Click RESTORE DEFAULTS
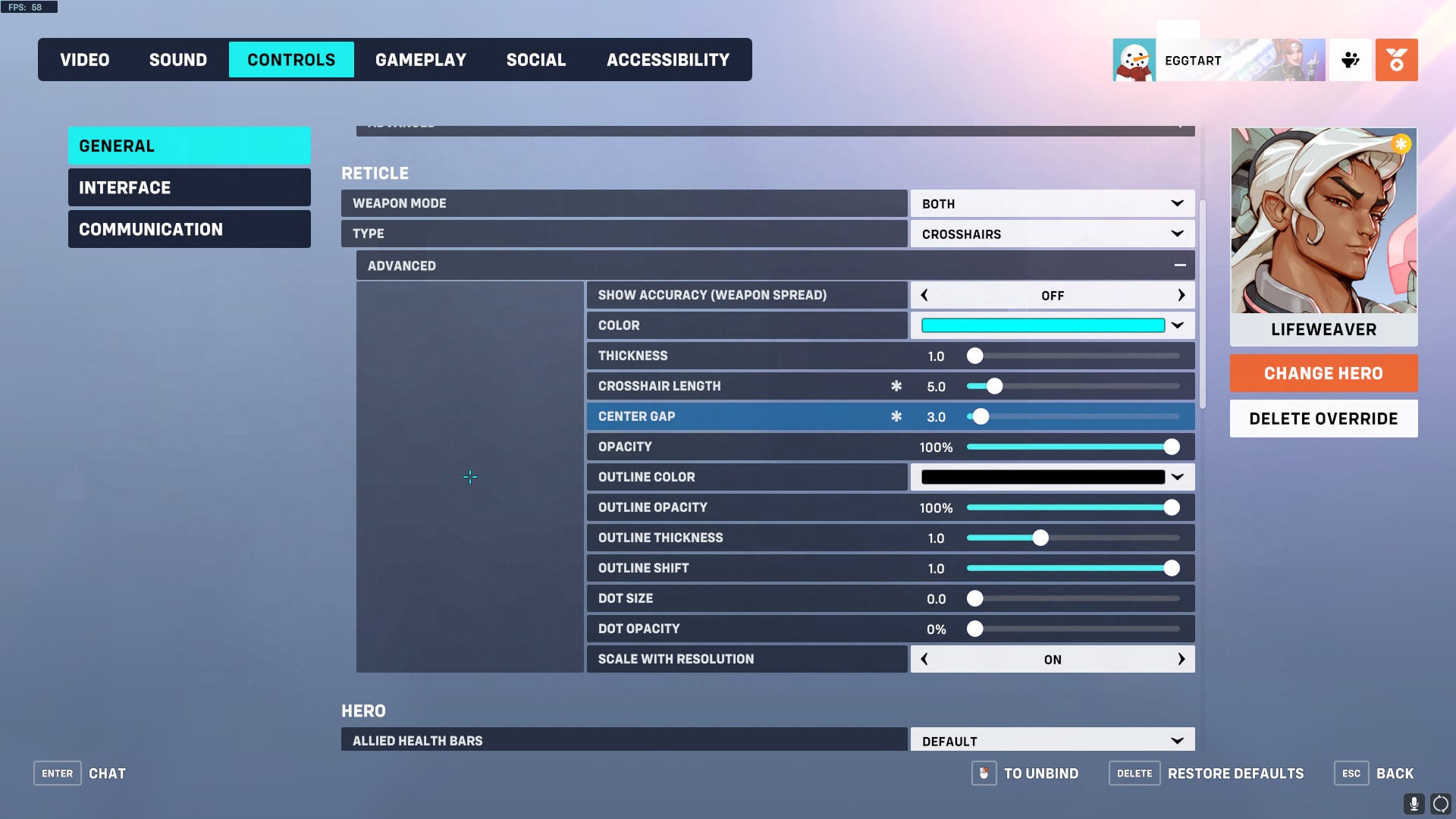Image resolution: width=1456 pixels, height=819 pixels. 1235,773
